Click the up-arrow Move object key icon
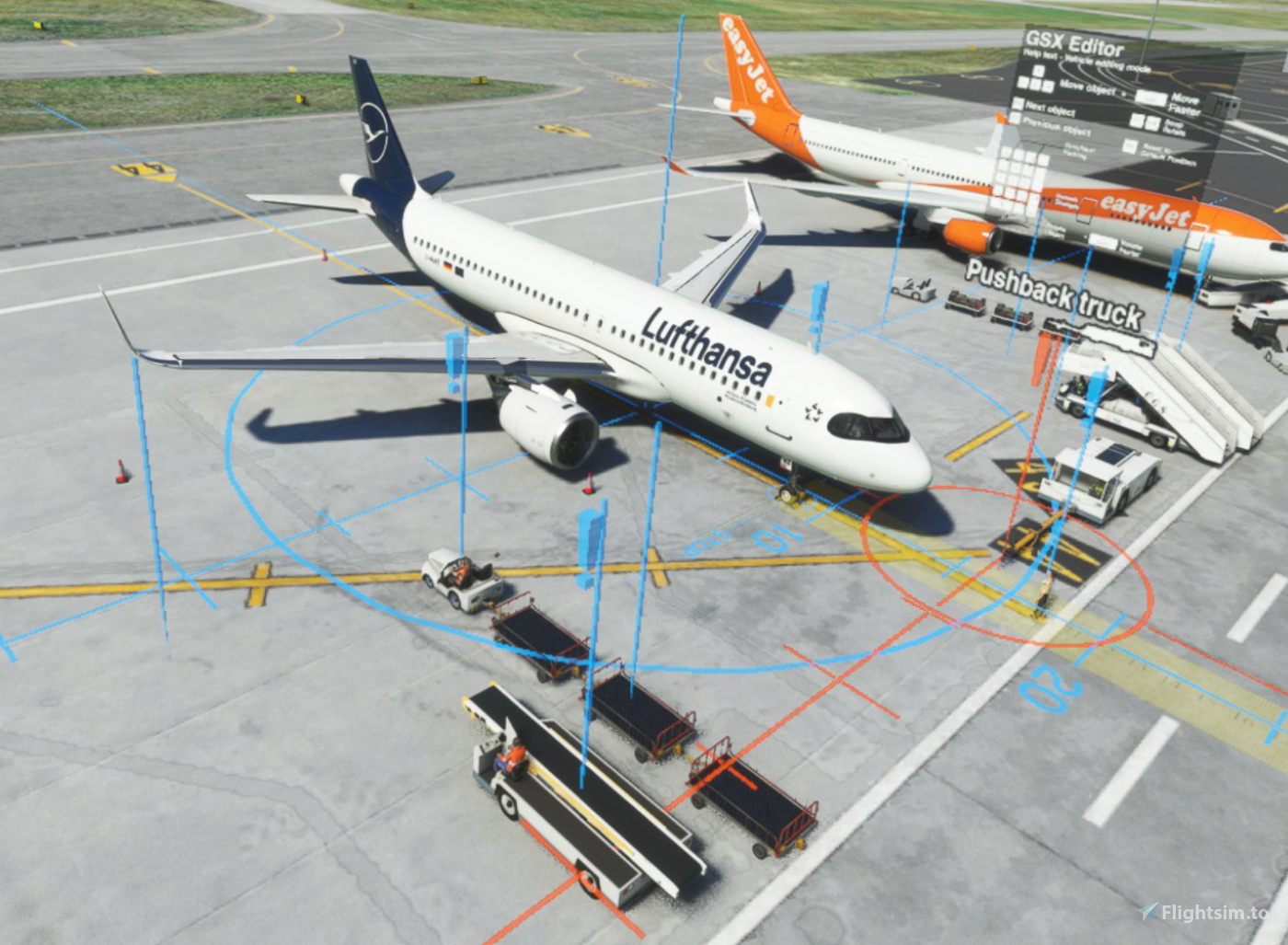The height and width of the screenshot is (945, 1288). [x=1039, y=72]
